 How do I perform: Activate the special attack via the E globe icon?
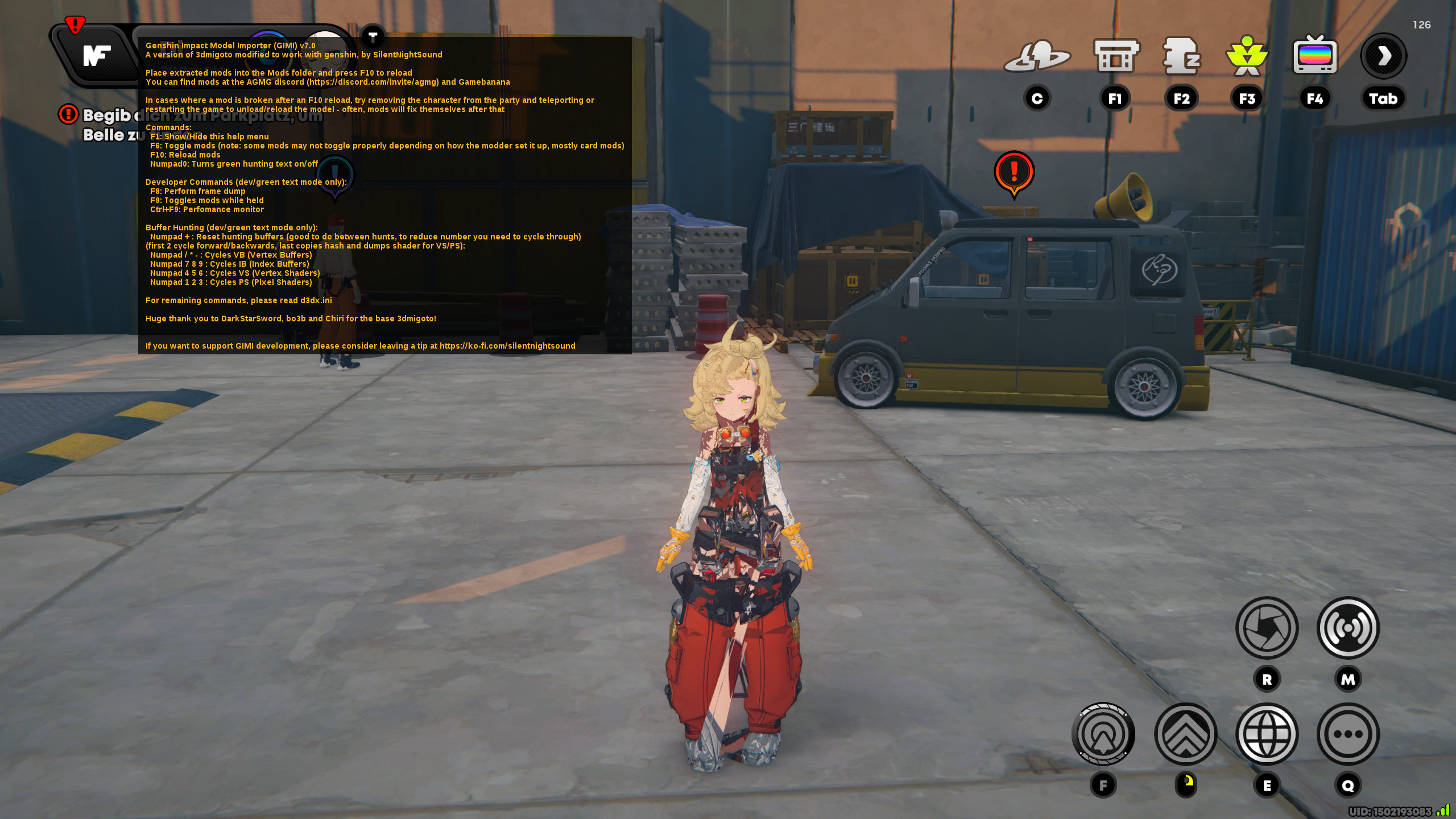coord(1267,734)
